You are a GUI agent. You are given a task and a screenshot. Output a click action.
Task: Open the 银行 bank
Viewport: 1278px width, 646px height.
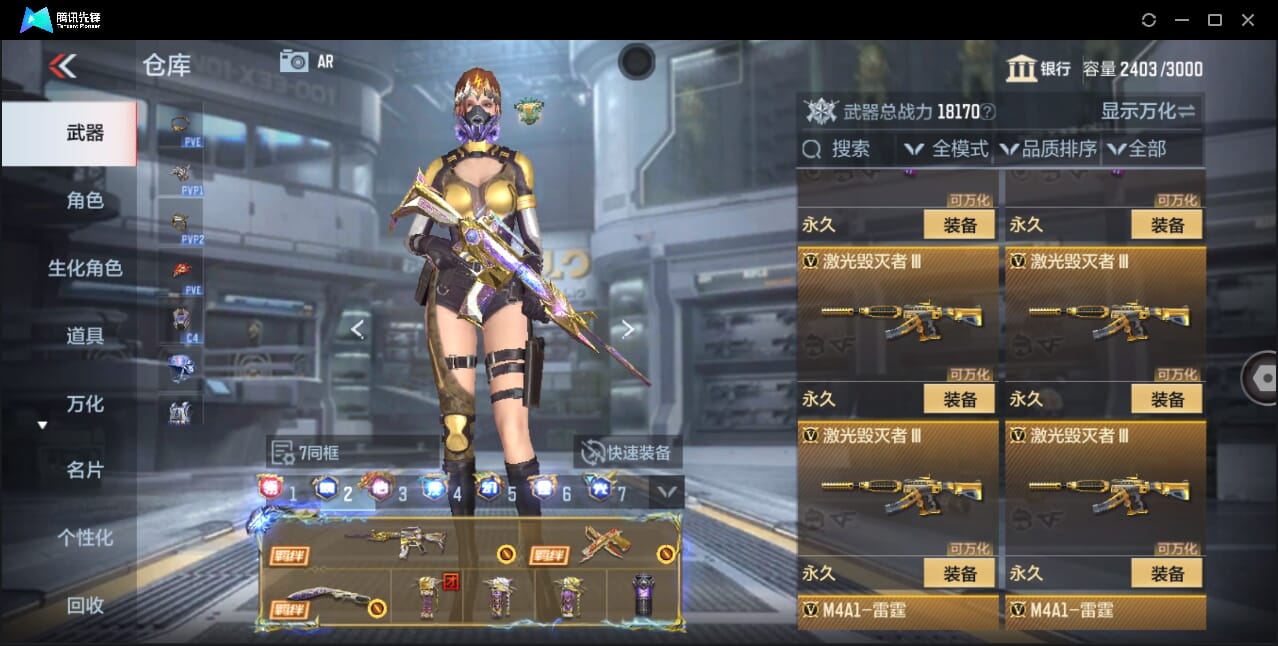pos(1039,69)
